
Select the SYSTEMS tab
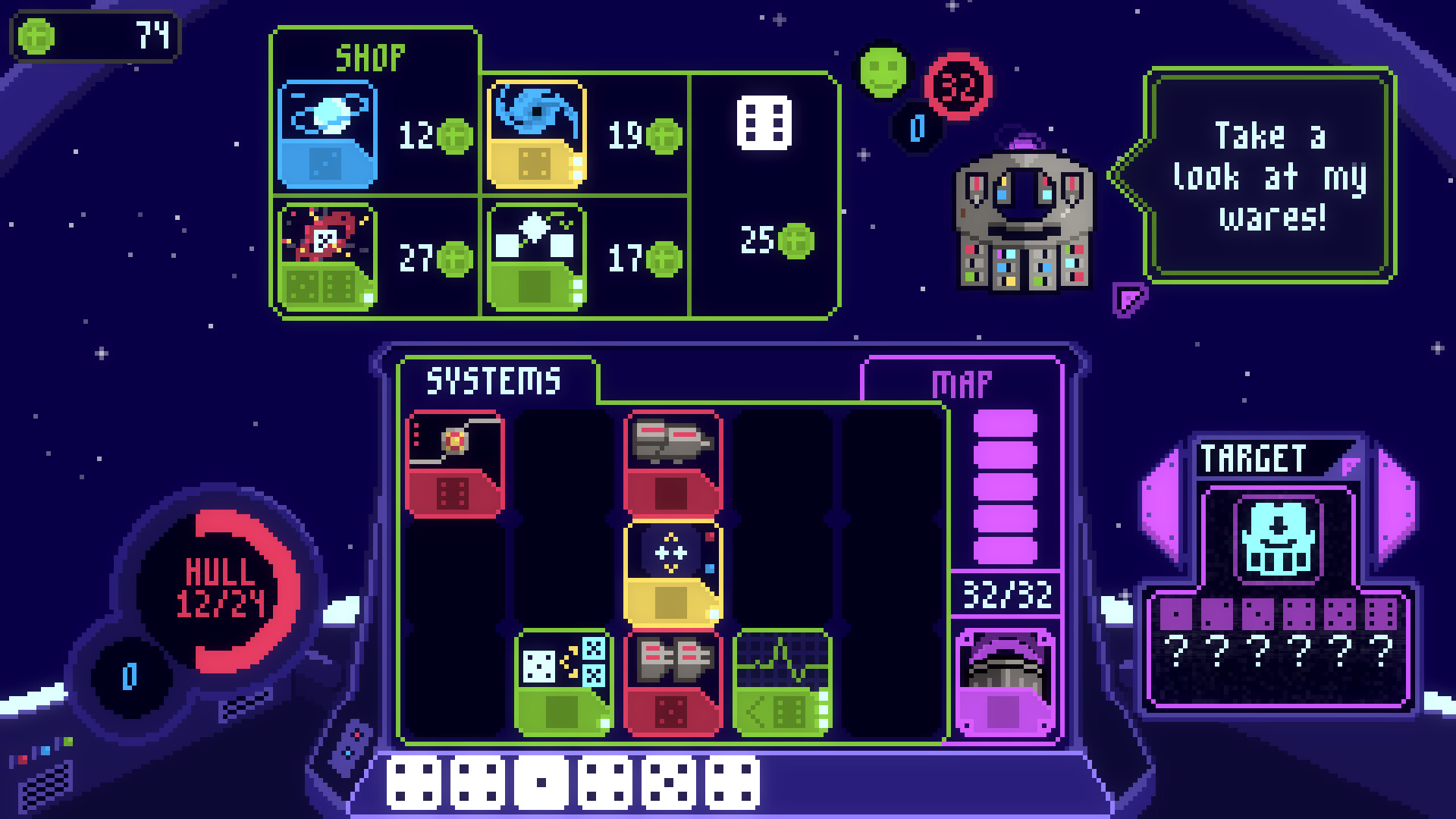493,379
